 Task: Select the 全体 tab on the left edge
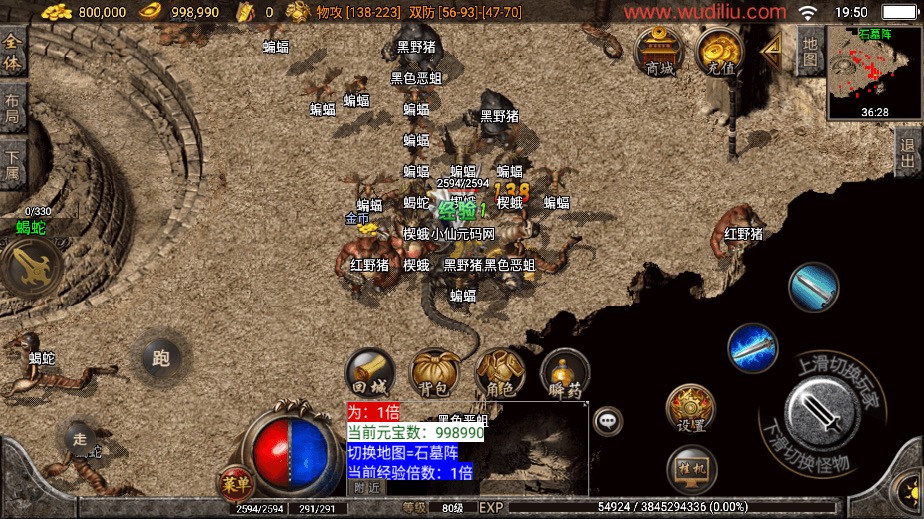(12, 50)
